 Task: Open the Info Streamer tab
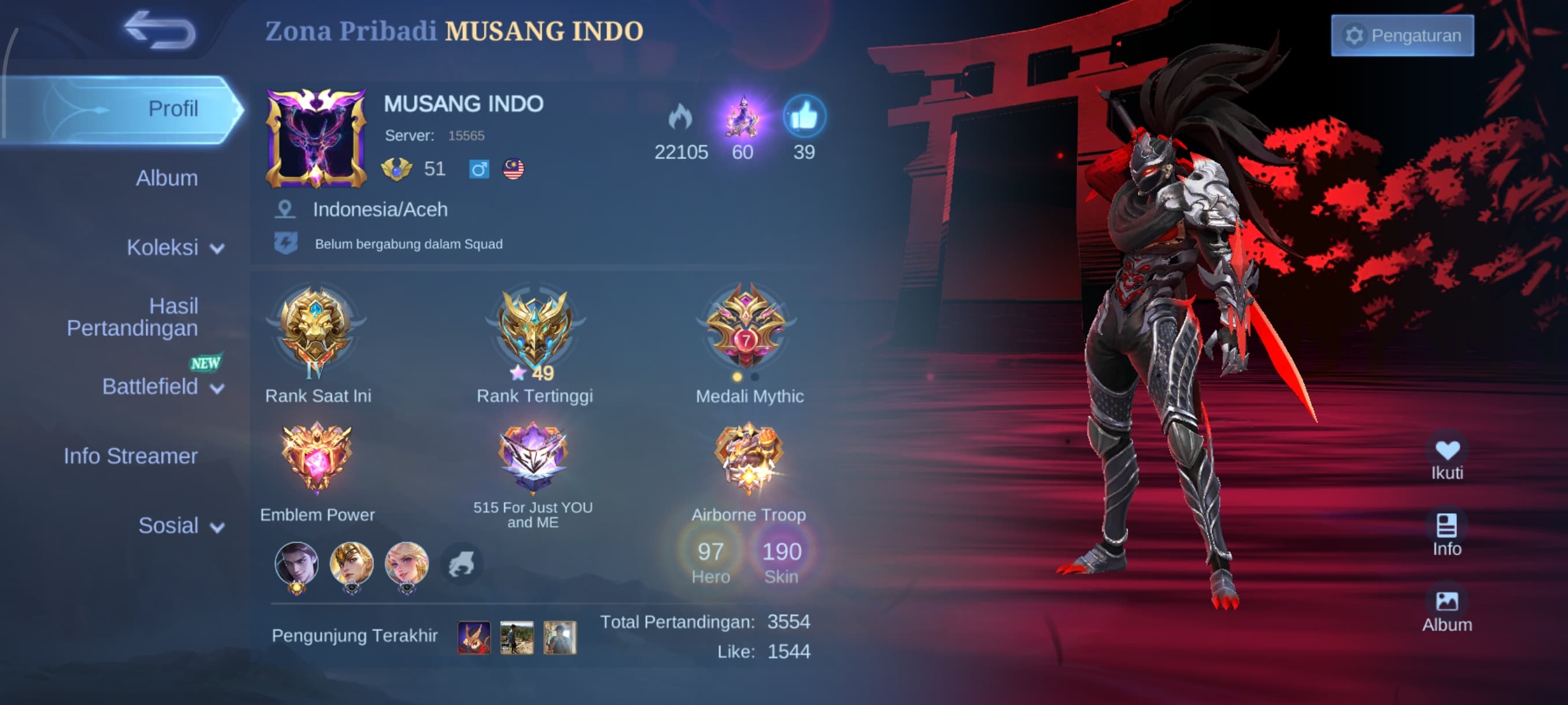tap(131, 456)
